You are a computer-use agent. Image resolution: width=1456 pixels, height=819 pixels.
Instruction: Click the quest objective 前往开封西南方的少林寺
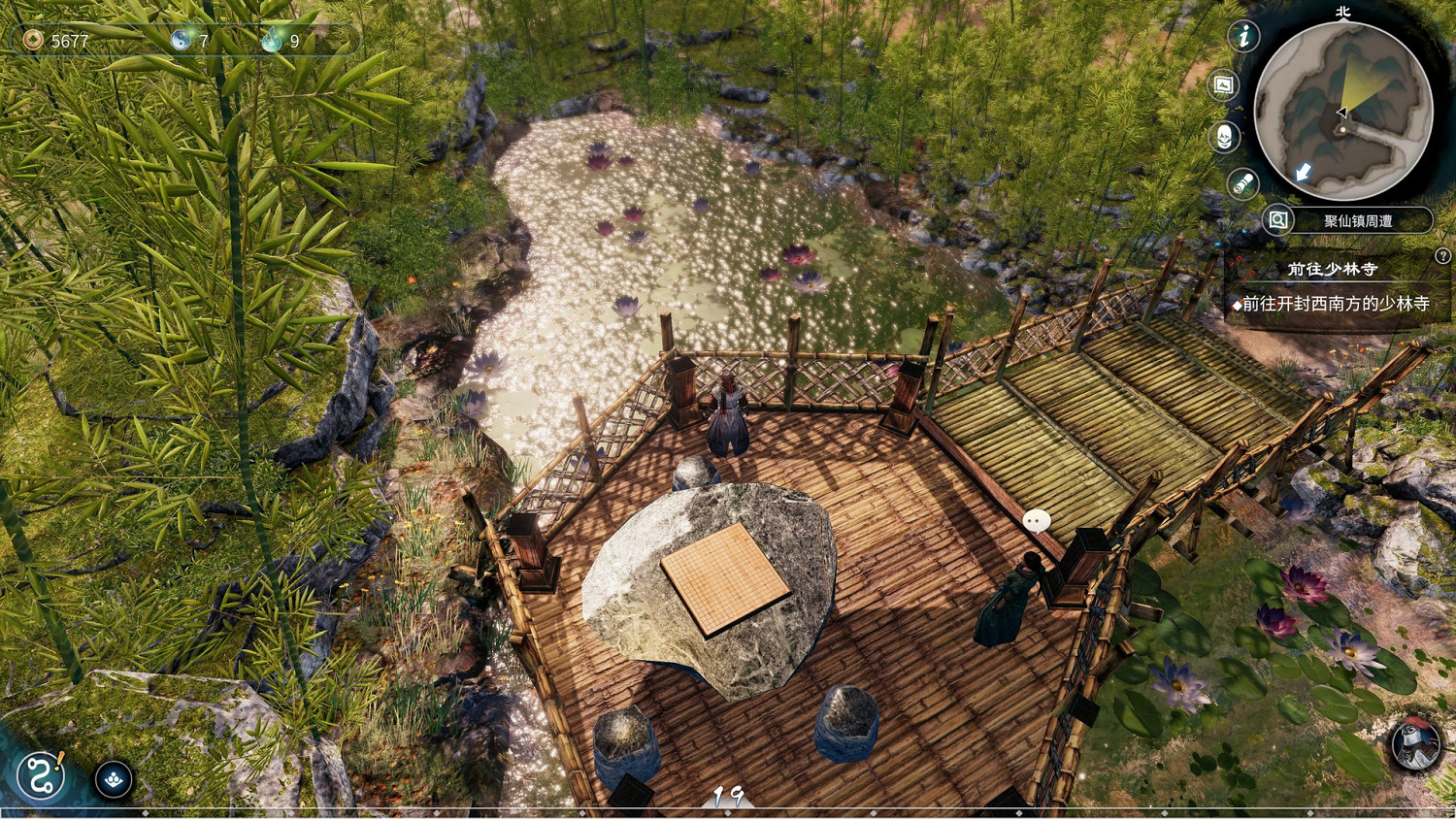tap(1335, 305)
